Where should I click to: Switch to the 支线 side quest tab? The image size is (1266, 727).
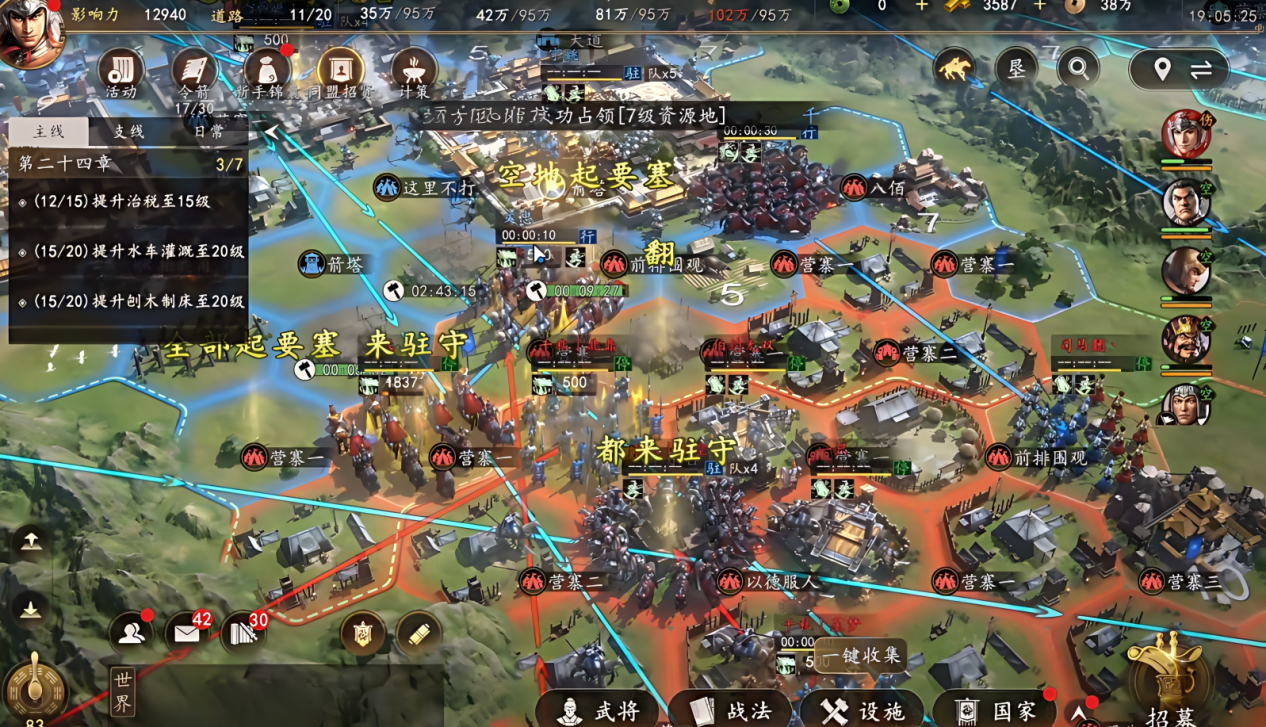click(128, 132)
